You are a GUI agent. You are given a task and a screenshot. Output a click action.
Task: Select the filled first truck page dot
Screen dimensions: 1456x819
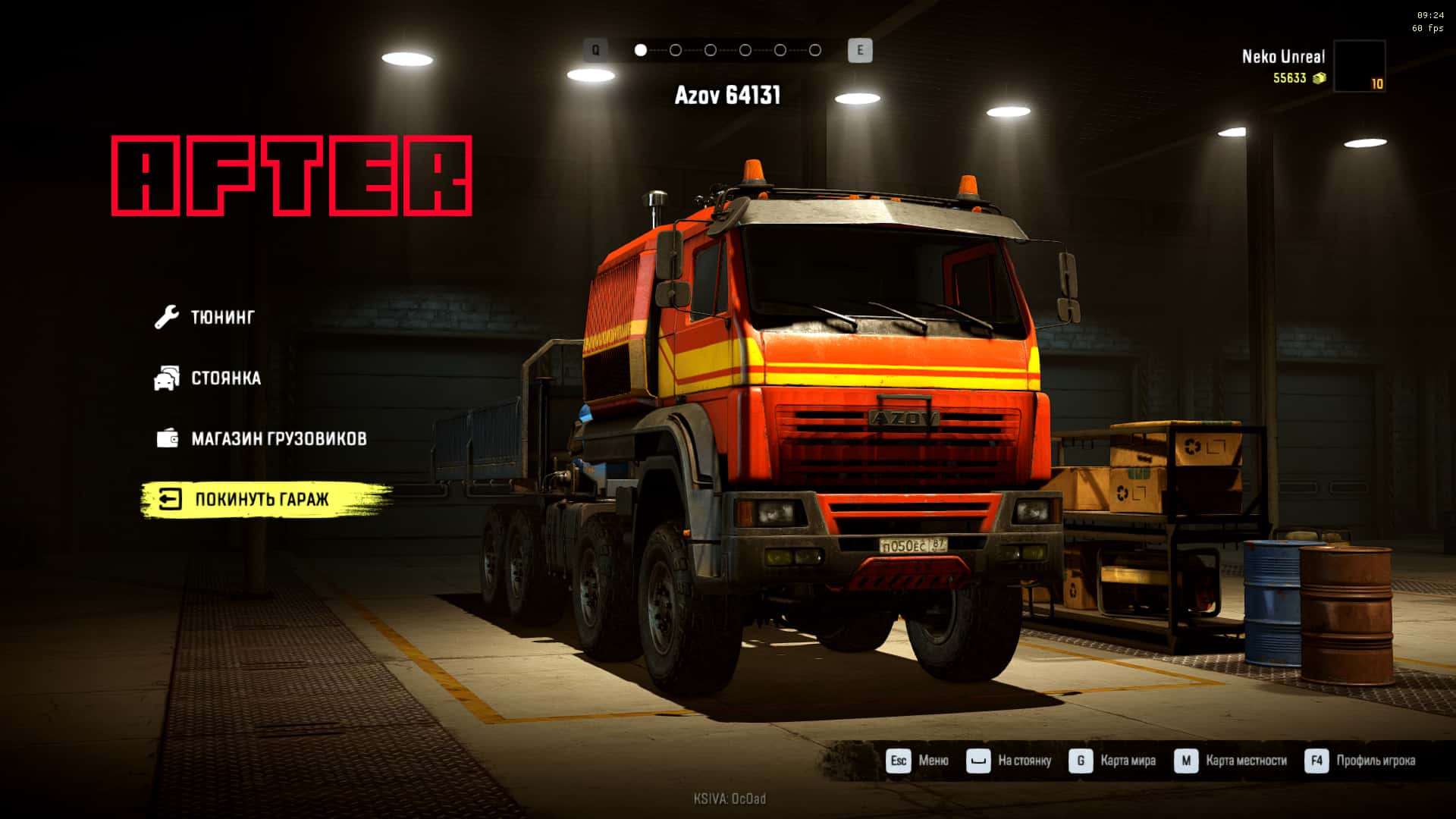[641, 50]
